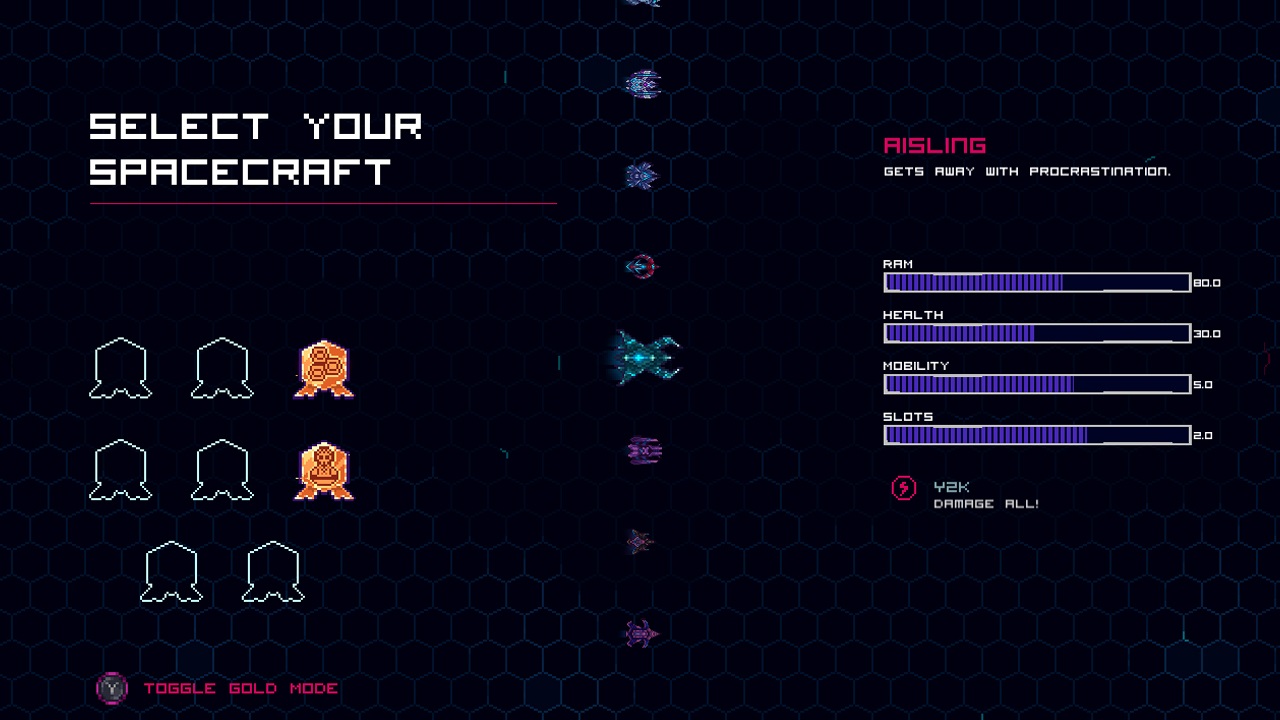The height and width of the screenshot is (720, 1280).
Task: Select the second empty badge slot in middle row
Action: [x=220, y=468]
